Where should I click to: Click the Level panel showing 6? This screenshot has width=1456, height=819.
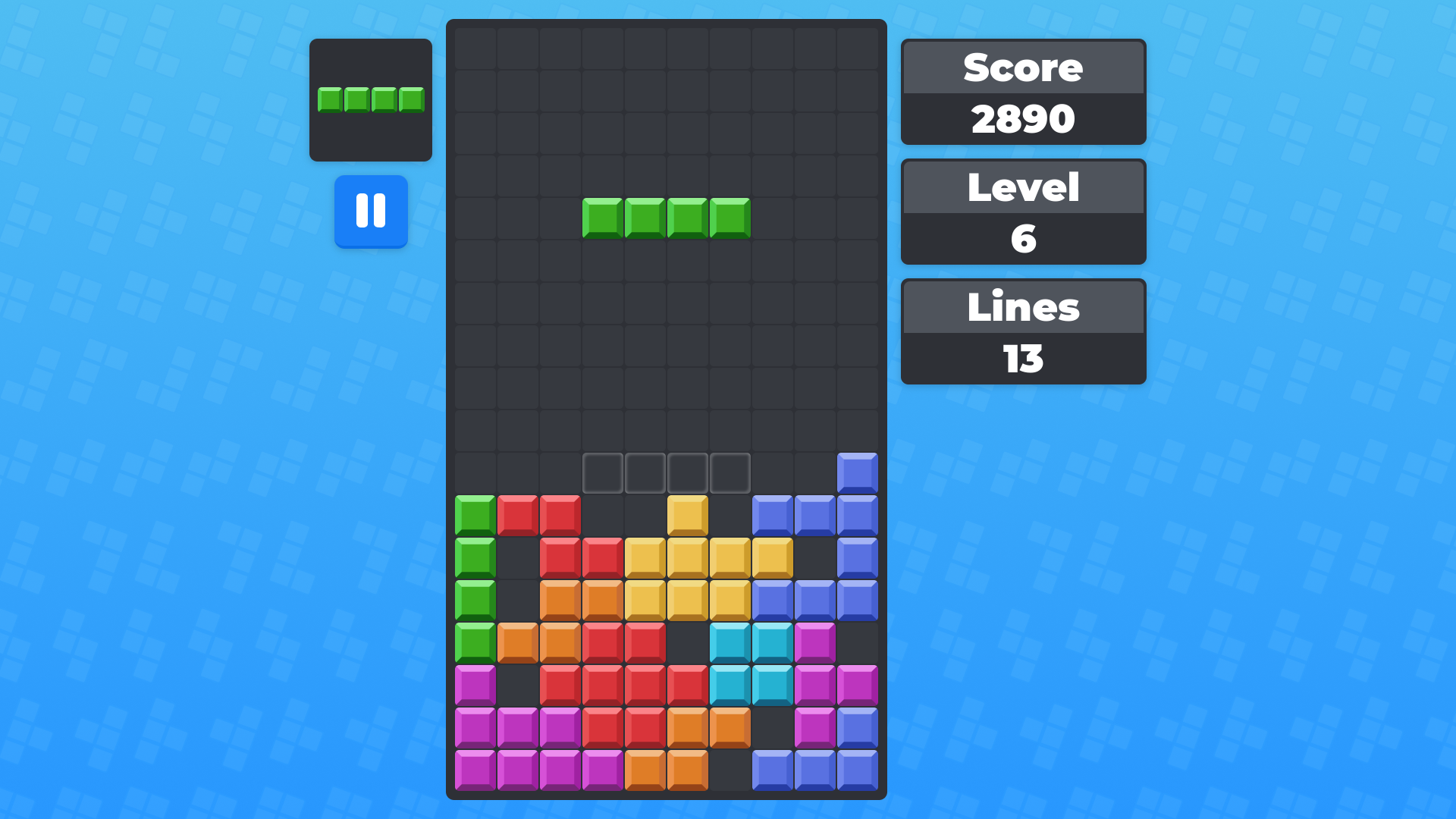click(x=1023, y=237)
